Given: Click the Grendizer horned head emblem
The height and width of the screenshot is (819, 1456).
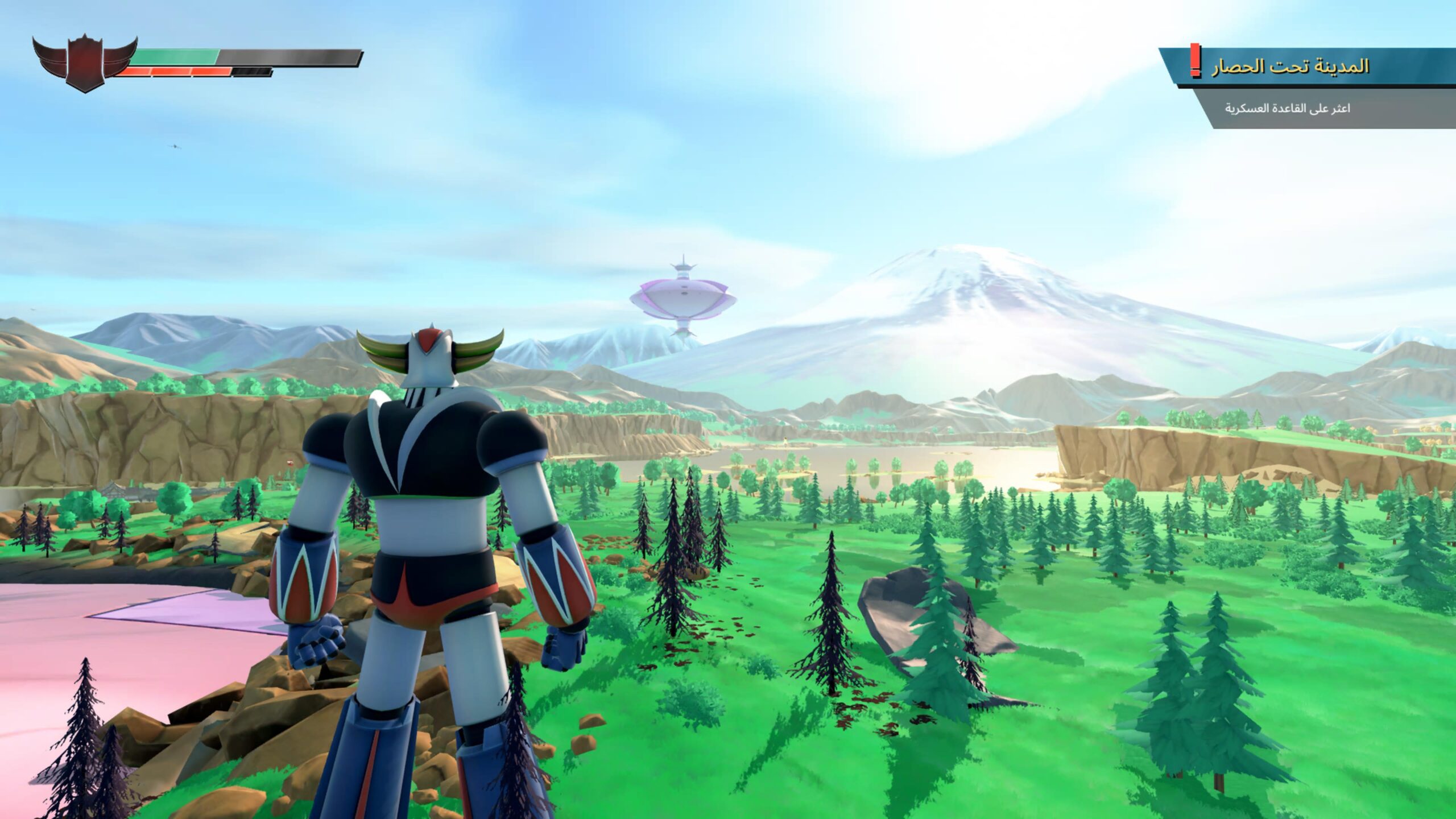Looking at the screenshot, I should pyautogui.click(x=84, y=61).
